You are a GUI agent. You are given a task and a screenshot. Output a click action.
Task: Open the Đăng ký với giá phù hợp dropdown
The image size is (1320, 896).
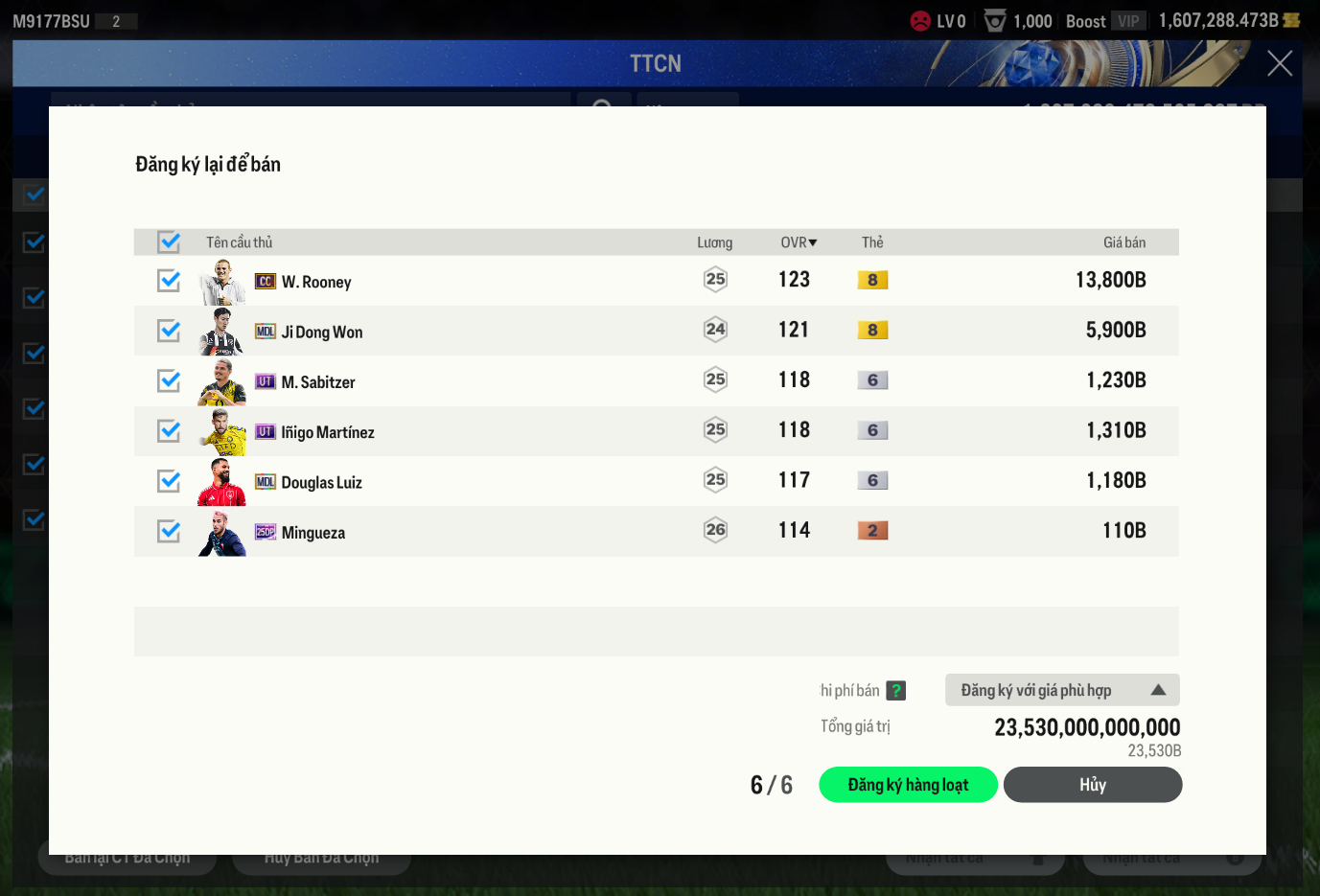[1062, 690]
